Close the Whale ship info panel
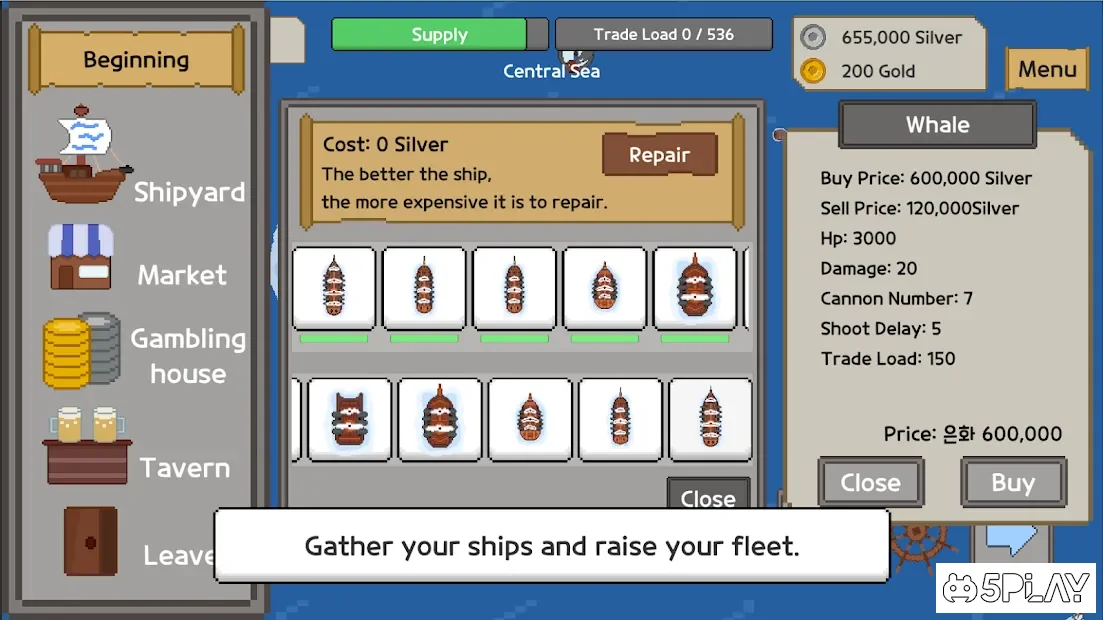This screenshot has width=1103, height=620. pyautogui.click(x=870, y=483)
